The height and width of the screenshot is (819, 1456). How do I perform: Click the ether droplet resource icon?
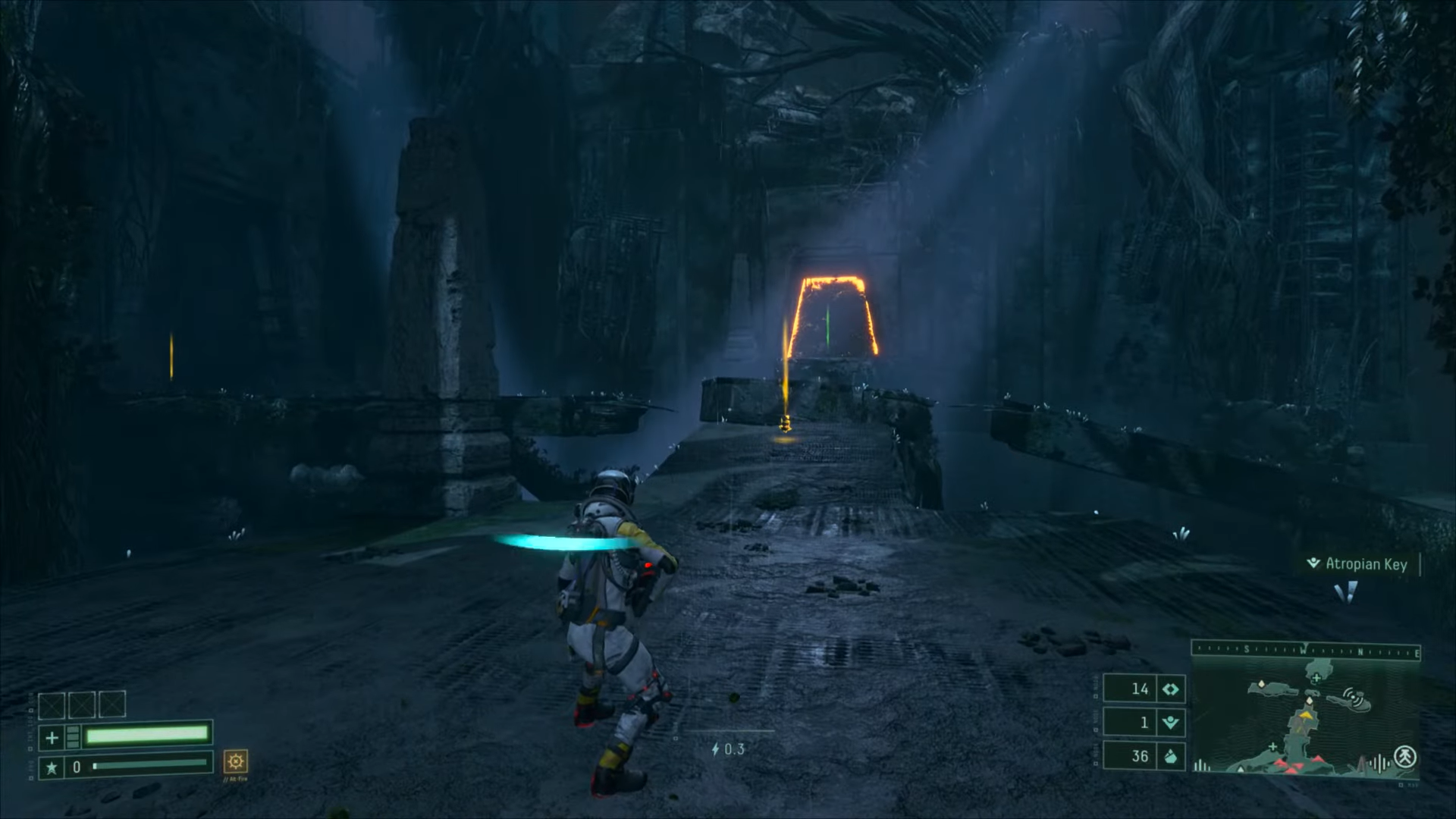point(1171,756)
